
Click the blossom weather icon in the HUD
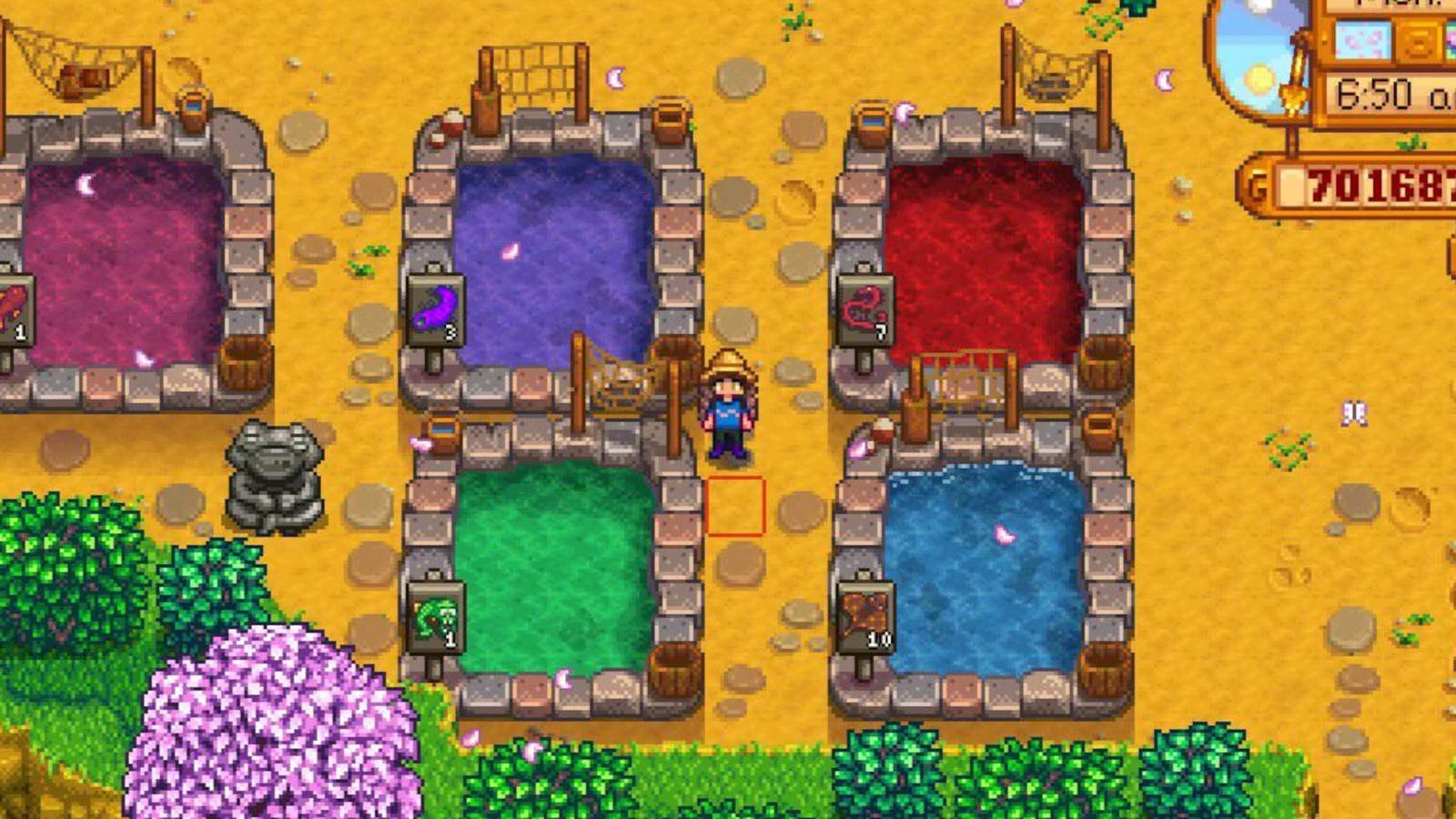[1362, 41]
